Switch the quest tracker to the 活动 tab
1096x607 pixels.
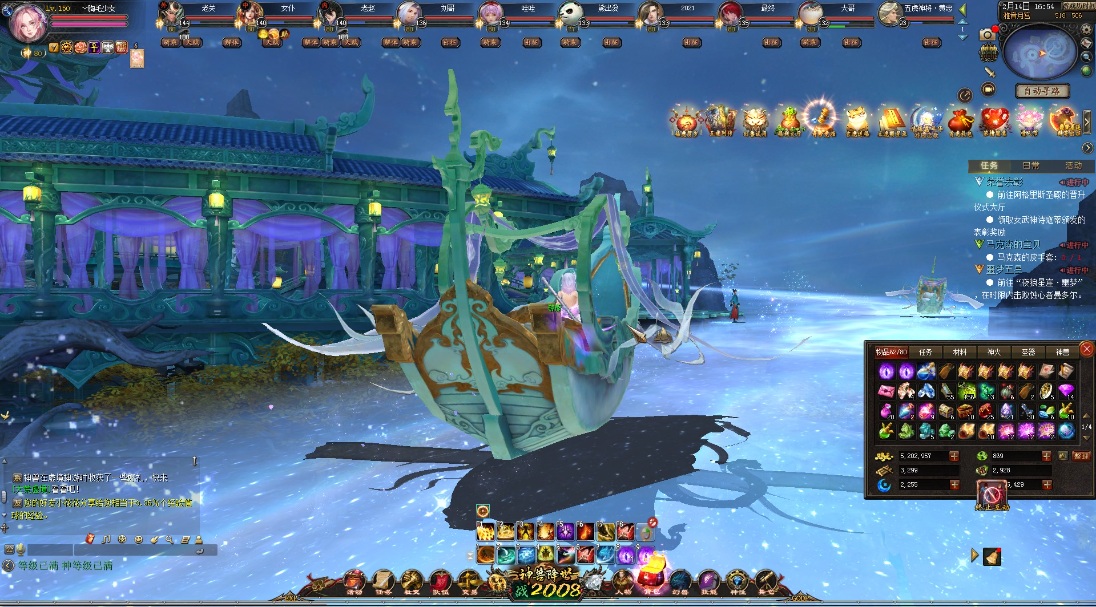pyautogui.click(x=1073, y=166)
